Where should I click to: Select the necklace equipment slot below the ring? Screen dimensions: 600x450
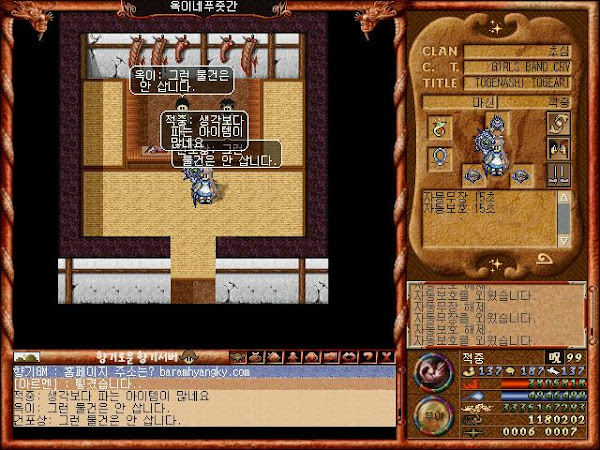[x=438, y=157]
